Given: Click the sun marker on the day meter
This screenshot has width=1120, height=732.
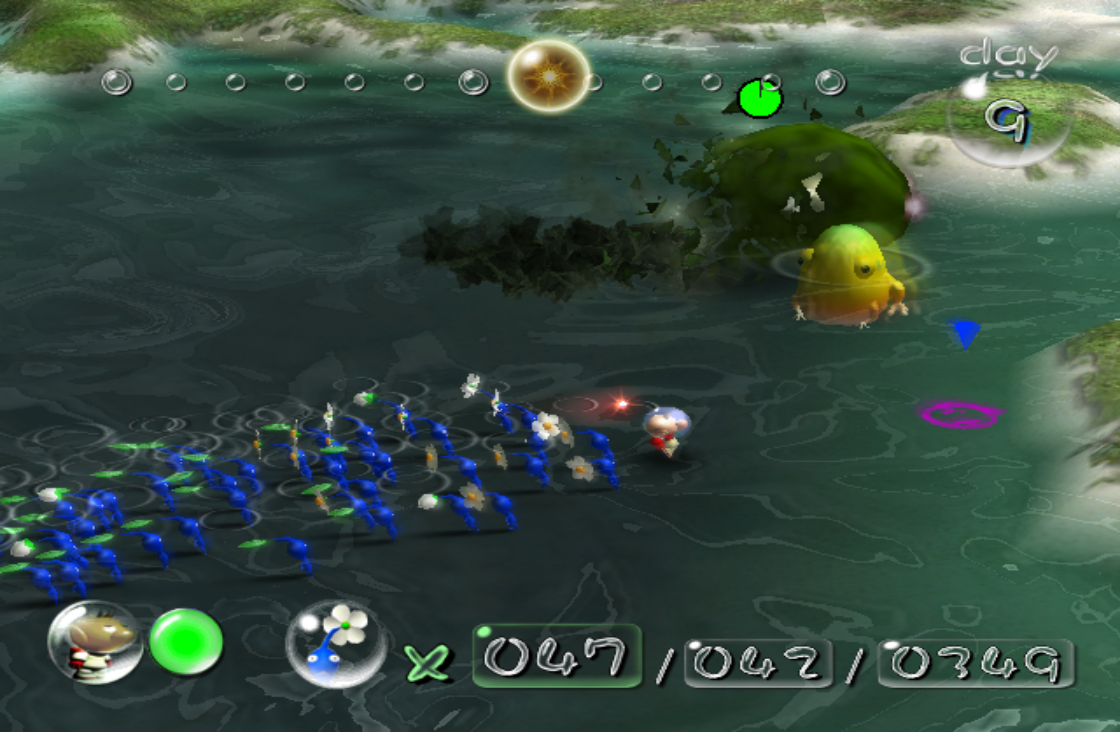Looking at the screenshot, I should (548, 76).
